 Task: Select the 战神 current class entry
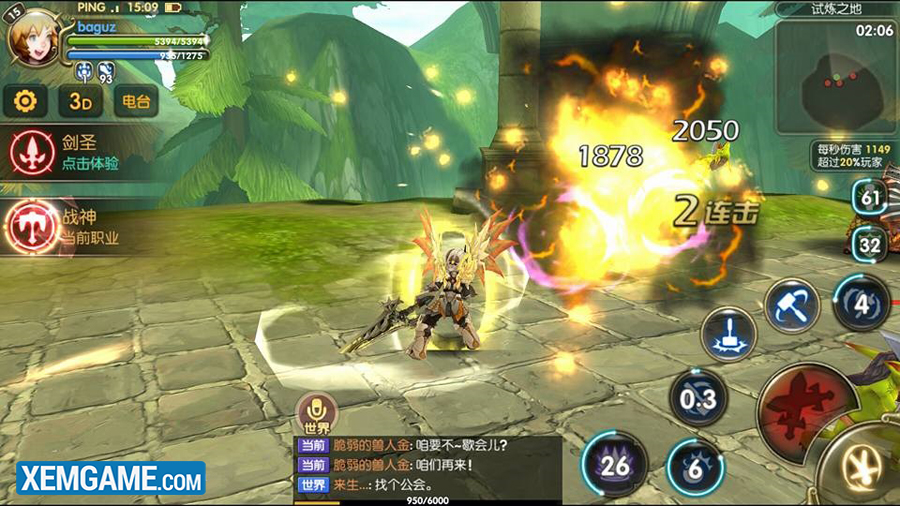point(70,225)
